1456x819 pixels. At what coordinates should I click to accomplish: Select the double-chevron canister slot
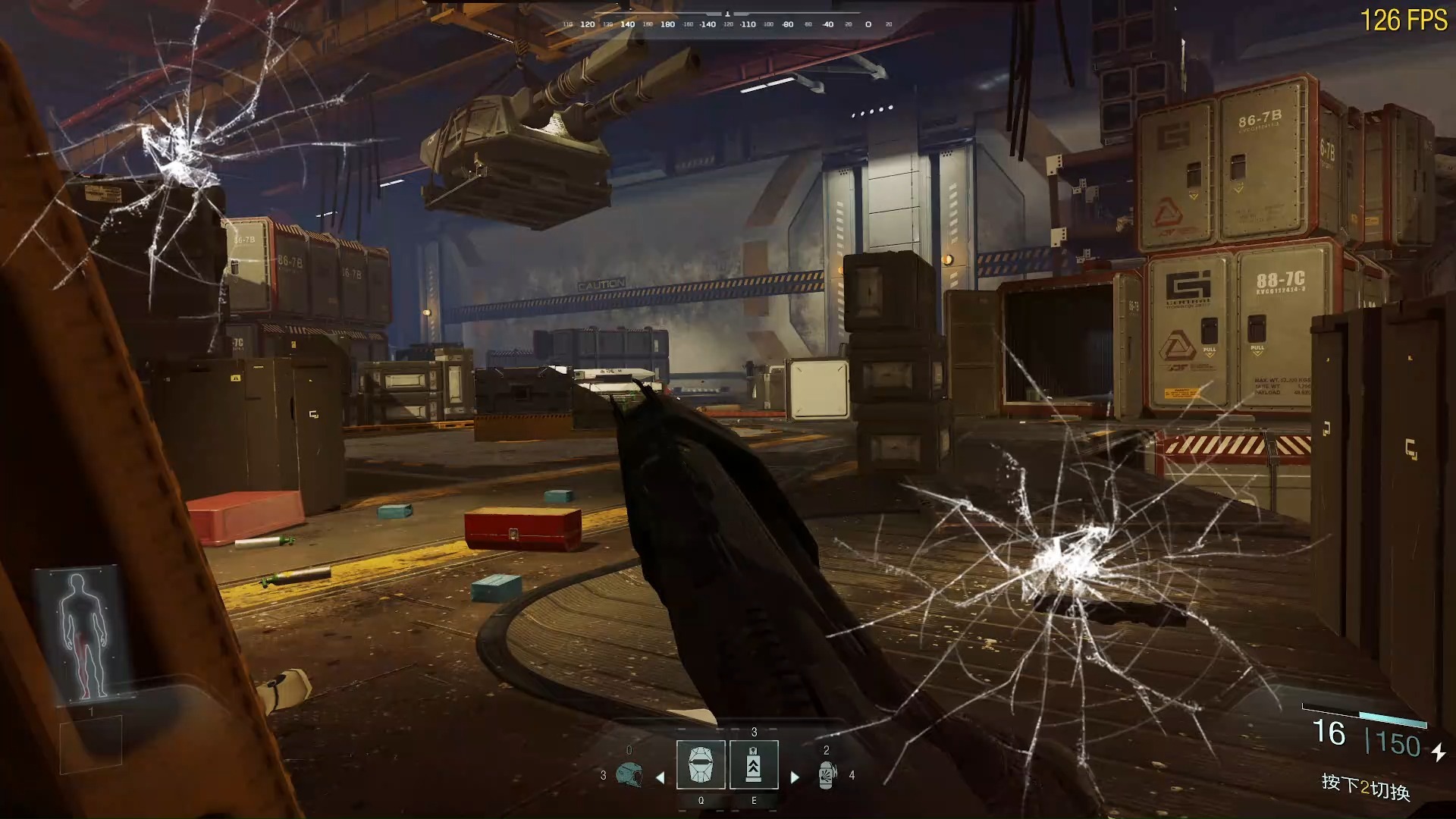tap(754, 764)
